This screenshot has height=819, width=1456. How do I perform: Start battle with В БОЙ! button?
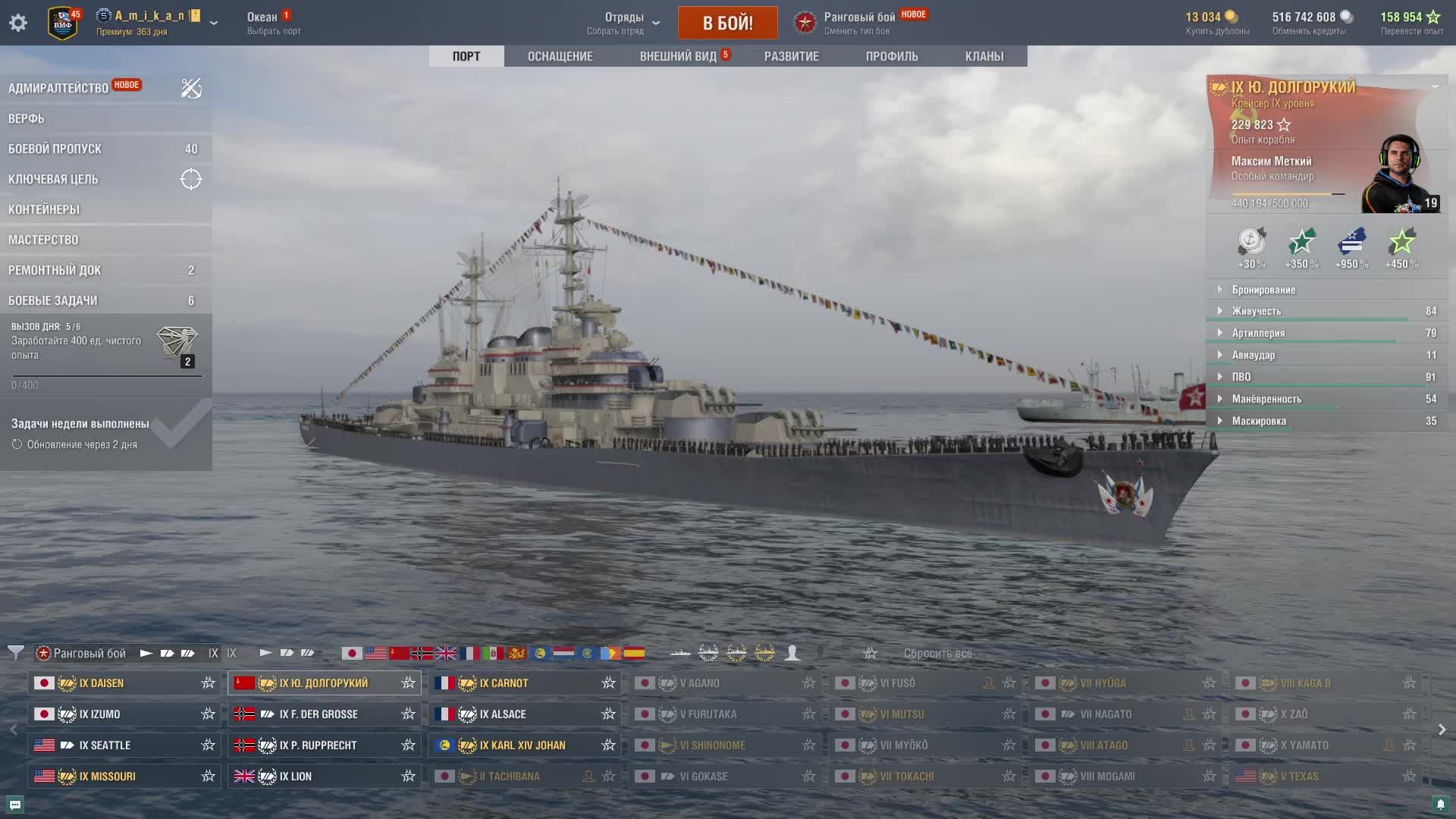[x=727, y=23]
